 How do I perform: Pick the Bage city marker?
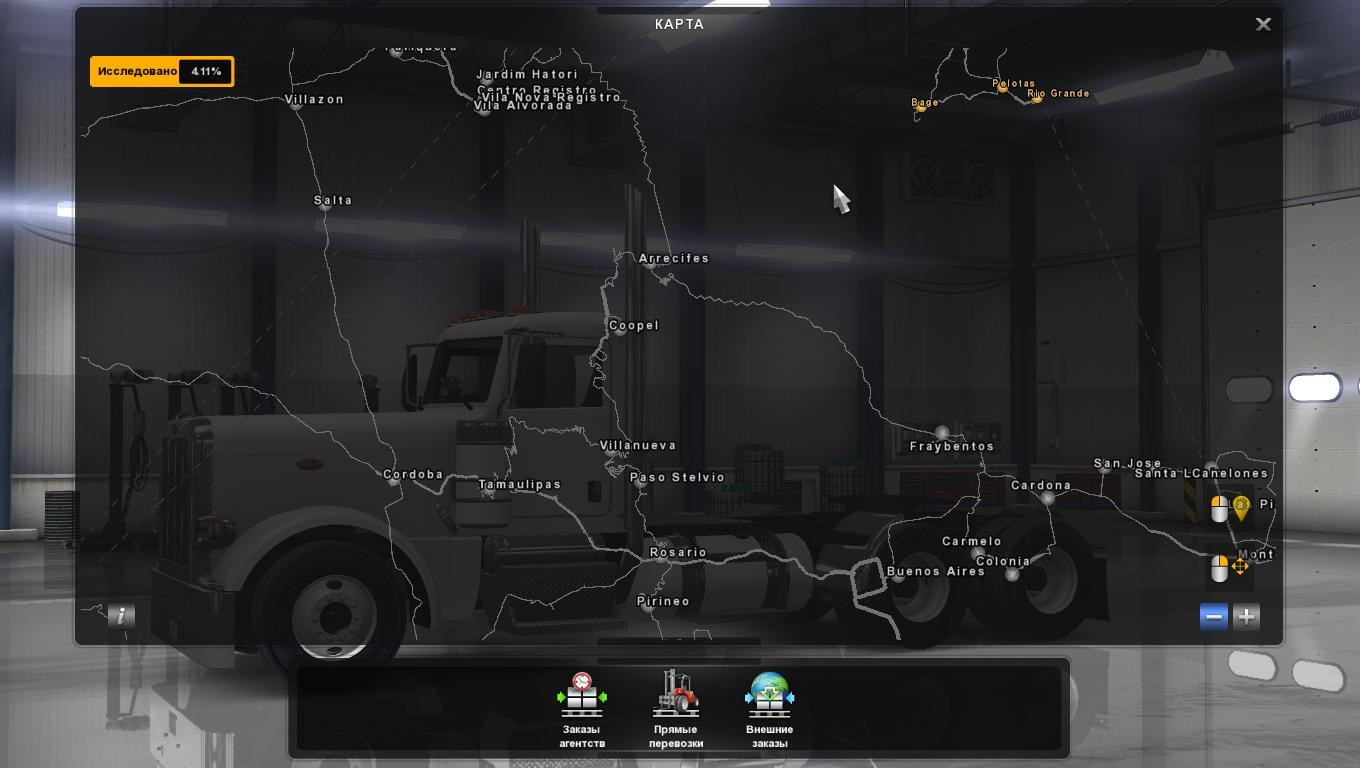pyautogui.click(x=921, y=107)
